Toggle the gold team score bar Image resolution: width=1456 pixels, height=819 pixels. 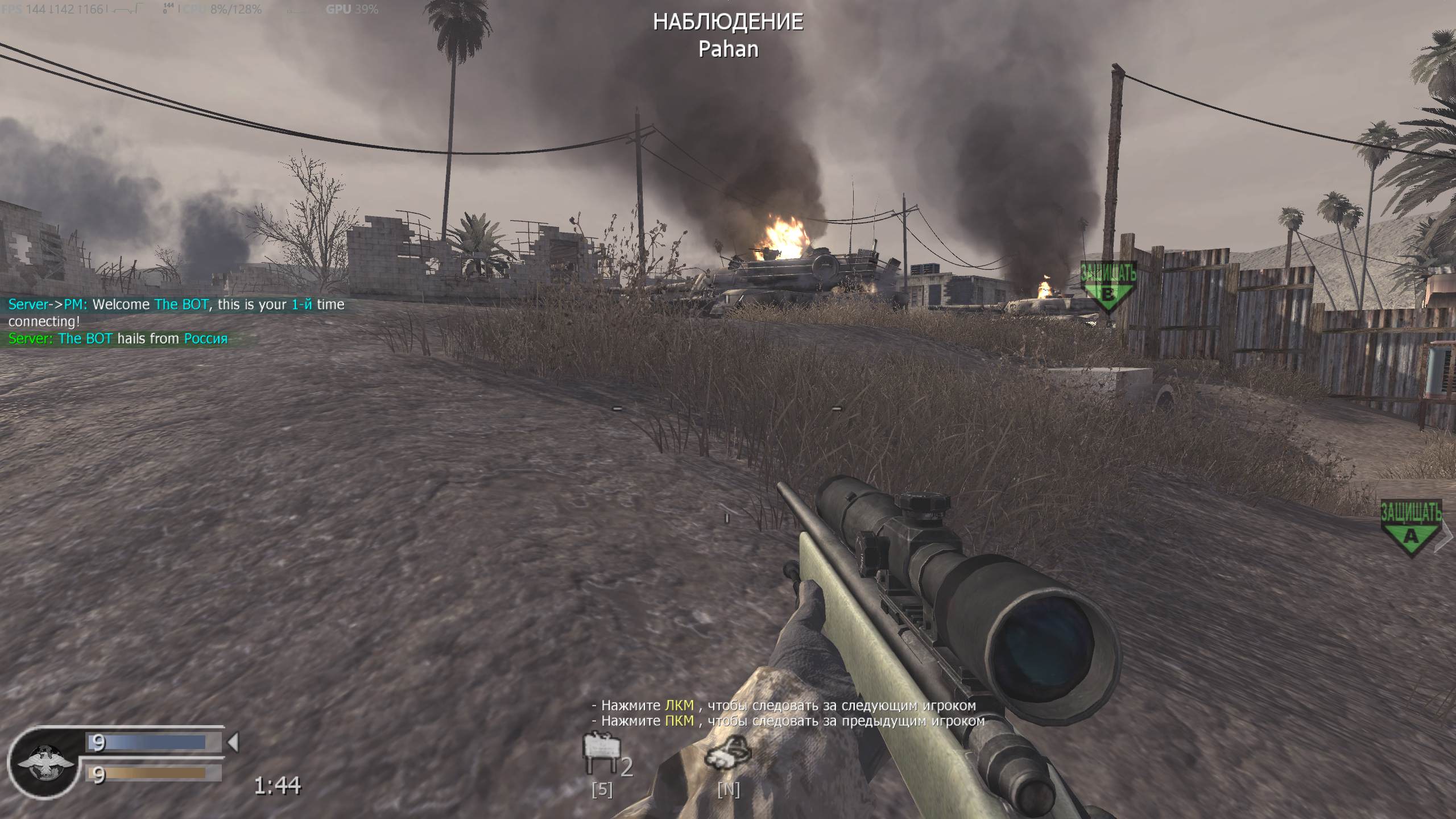tap(151, 772)
